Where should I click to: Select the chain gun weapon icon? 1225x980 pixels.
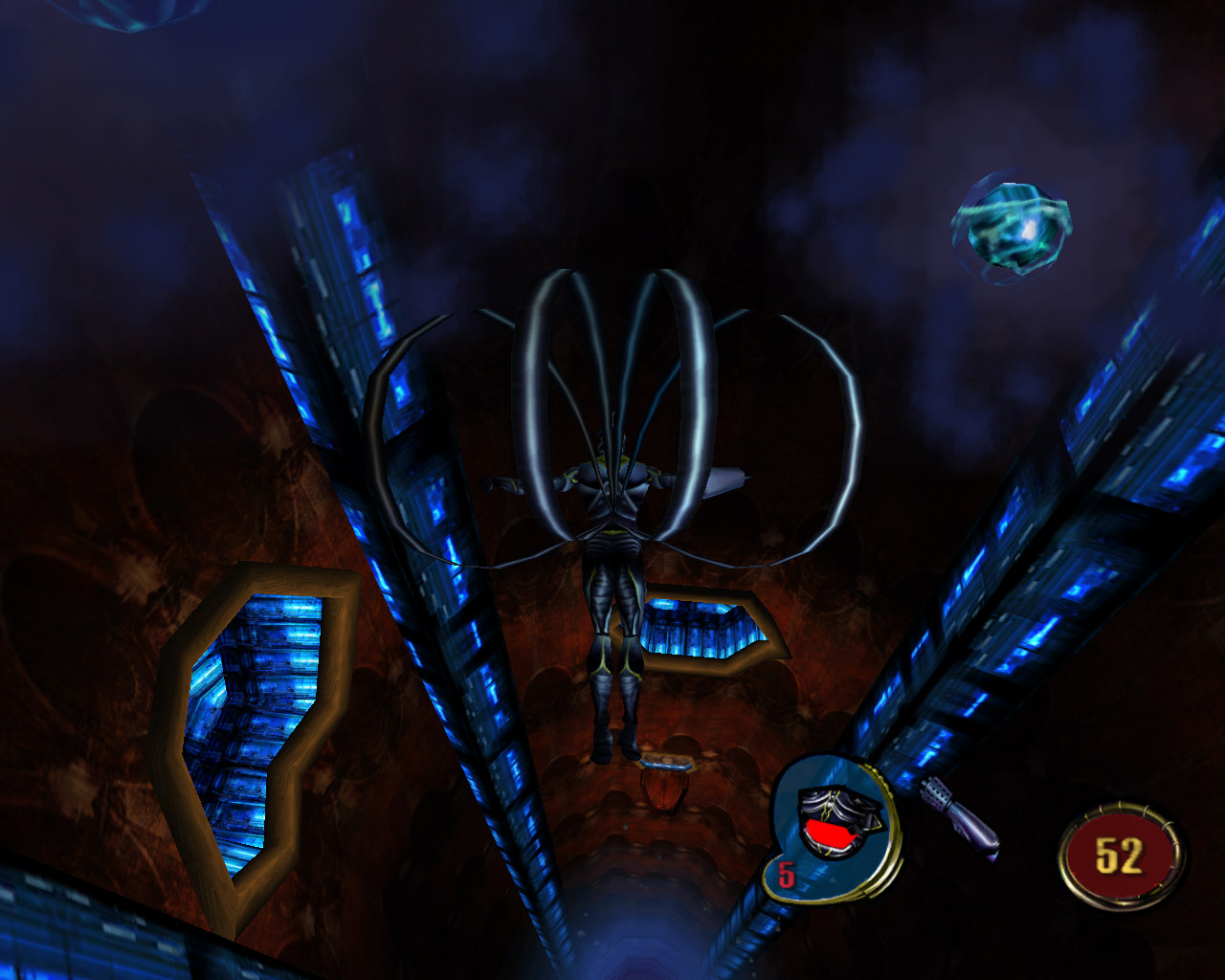[958, 816]
